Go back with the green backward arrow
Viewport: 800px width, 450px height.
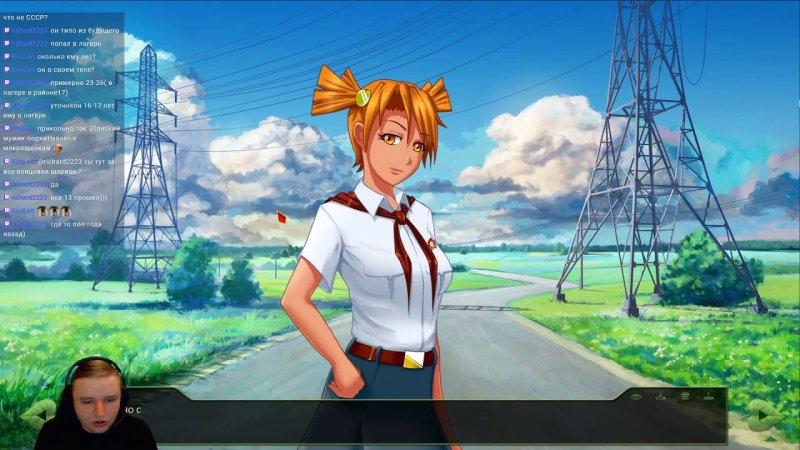click(x=40, y=412)
